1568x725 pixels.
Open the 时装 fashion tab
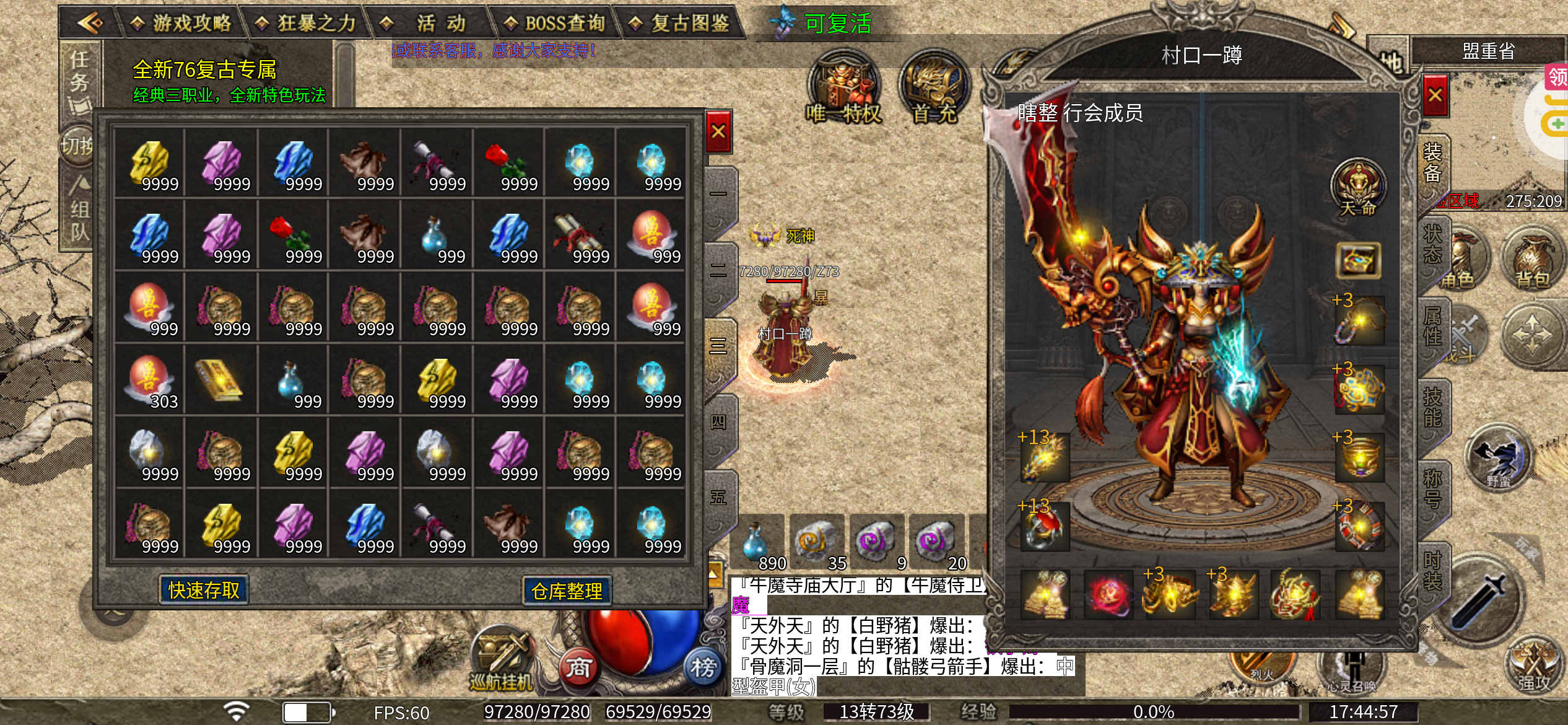[x=1432, y=571]
